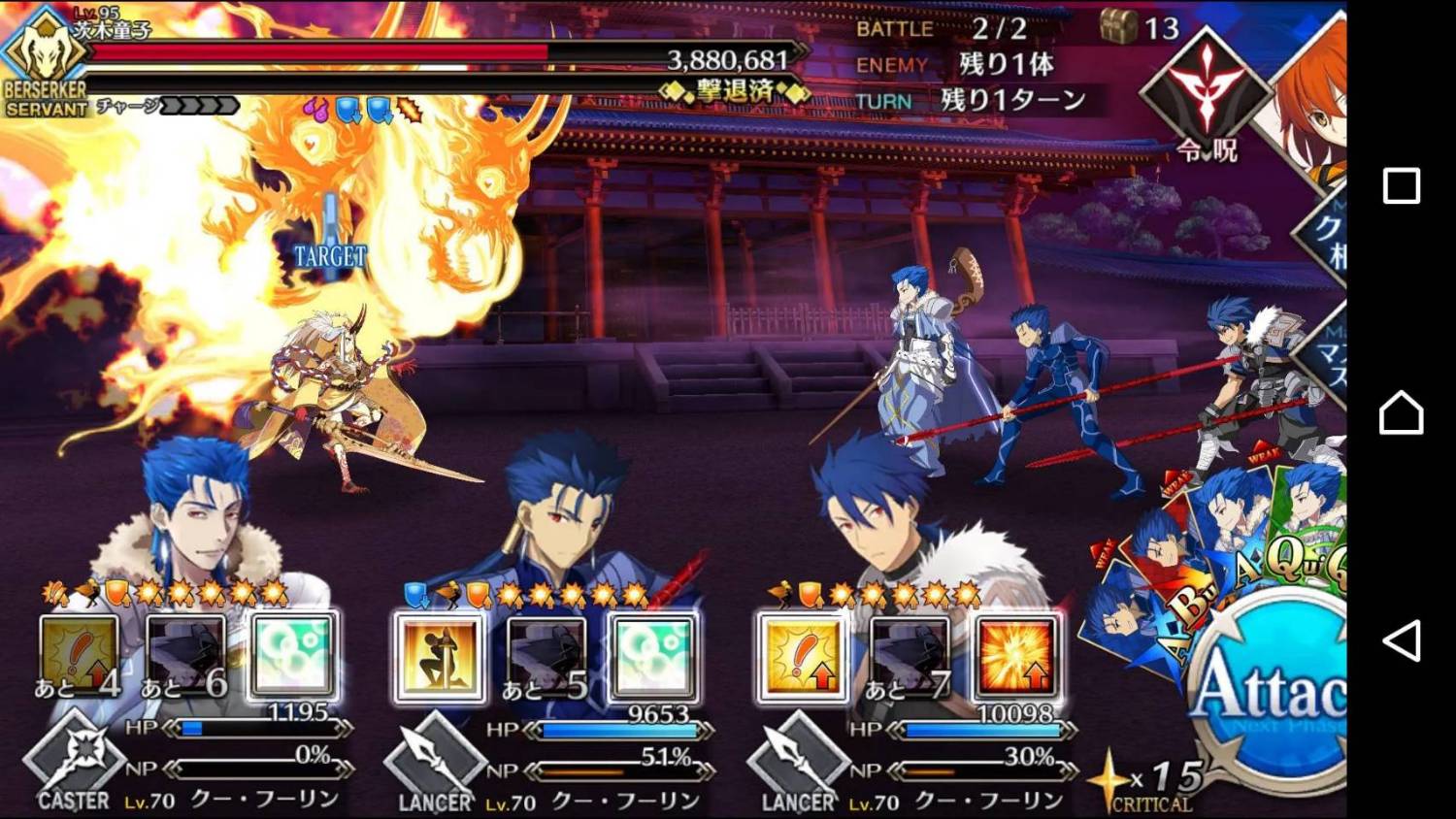This screenshot has width=1456, height=819.
Task: Click the Berserker enemy class icon
Action: point(44,58)
